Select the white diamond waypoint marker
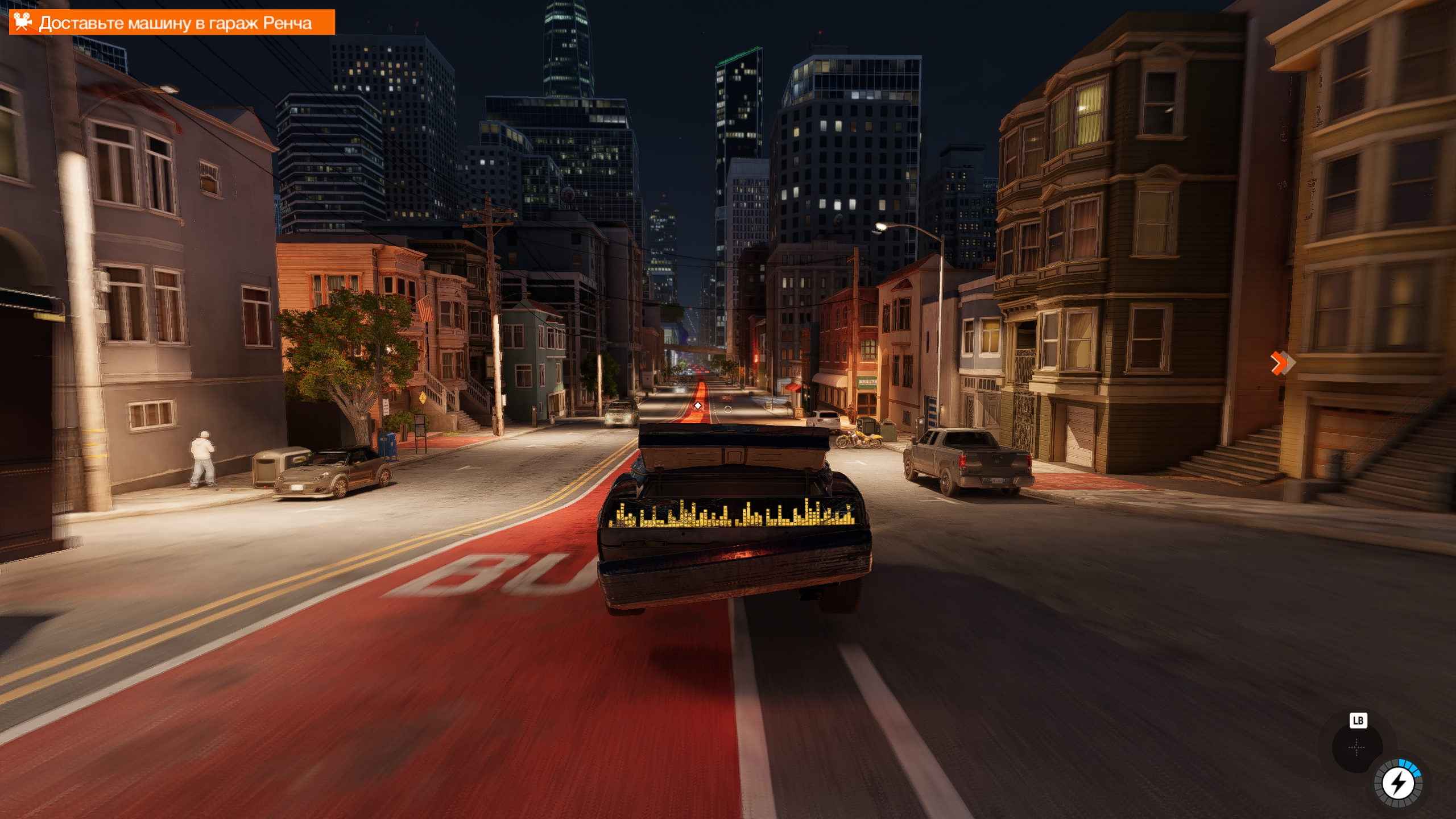Image resolution: width=1456 pixels, height=819 pixels. pos(698,406)
